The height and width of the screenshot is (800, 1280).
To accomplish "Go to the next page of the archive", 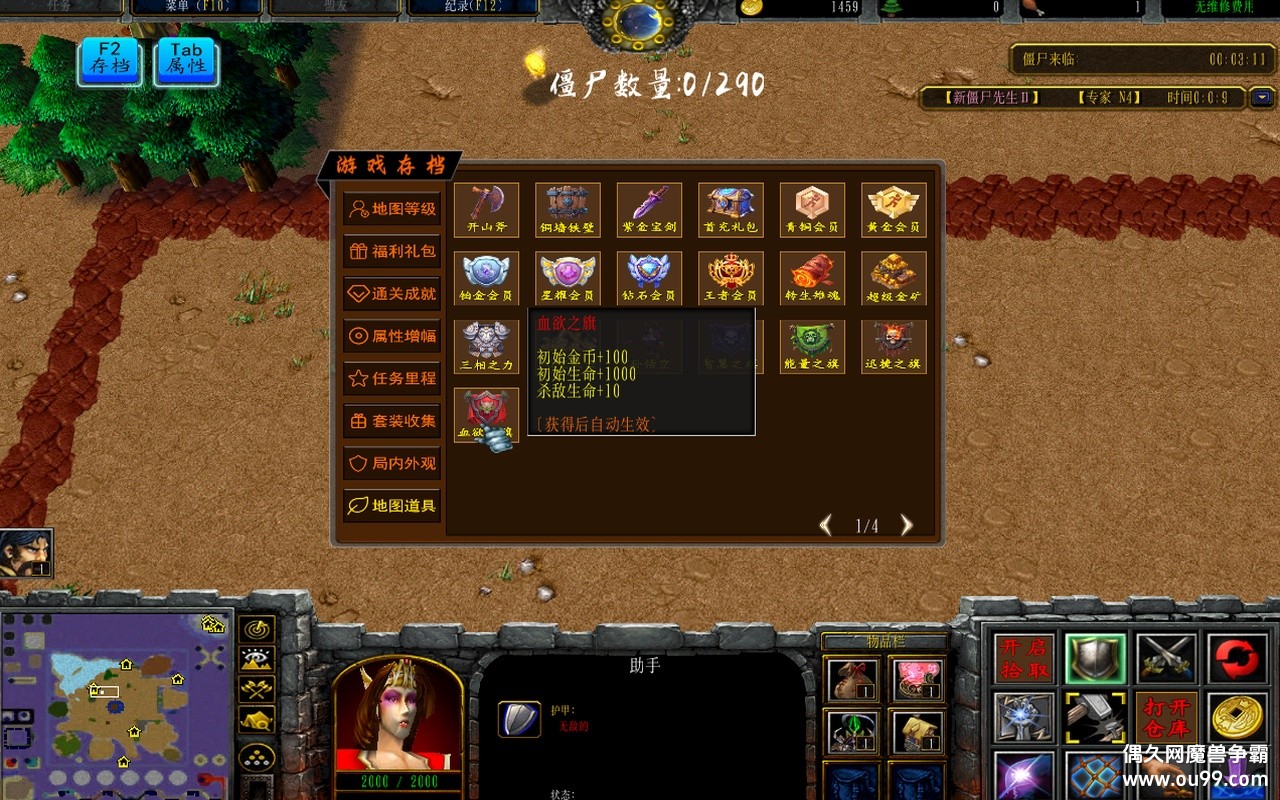I will pyautogui.click(x=906, y=525).
